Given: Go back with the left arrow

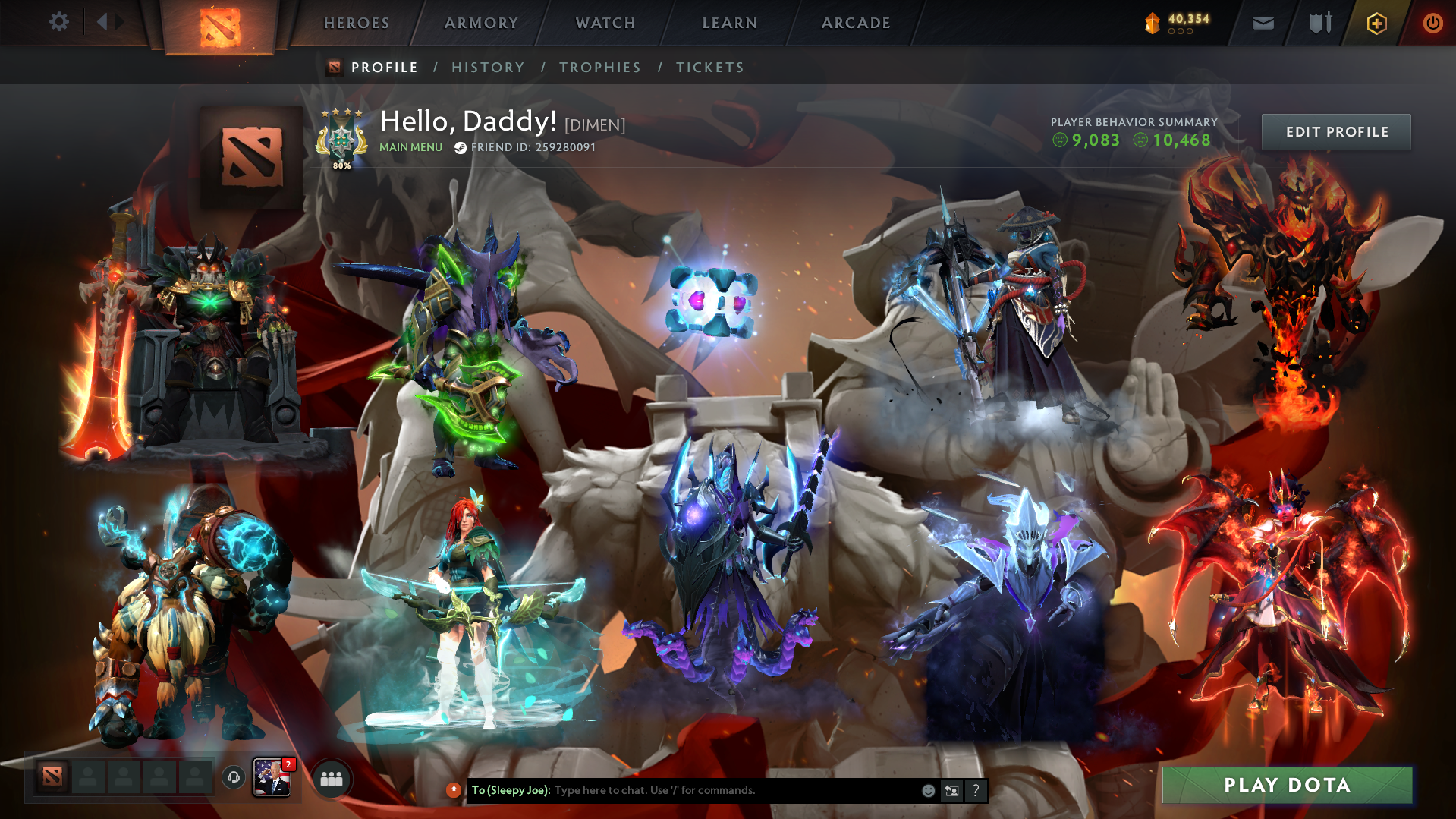Looking at the screenshot, I should pos(102,22).
